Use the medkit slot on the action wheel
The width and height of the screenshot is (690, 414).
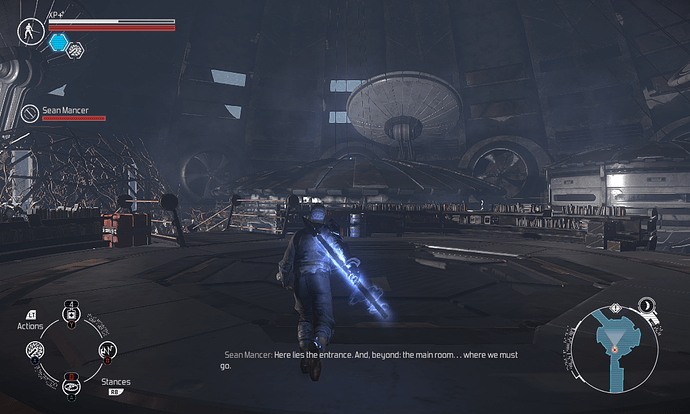[71, 314]
